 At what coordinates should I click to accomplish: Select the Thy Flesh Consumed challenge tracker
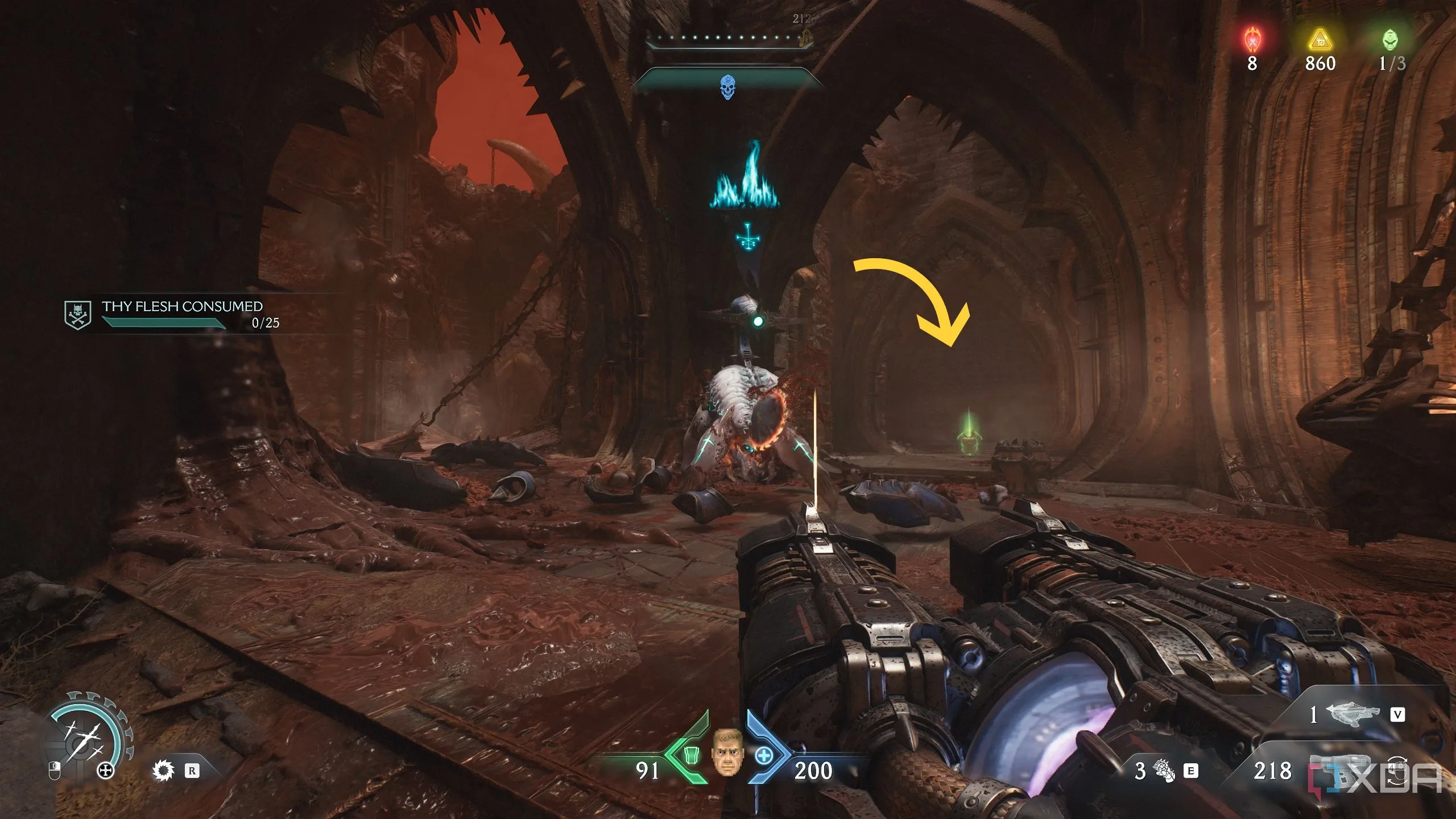point(181,314)
